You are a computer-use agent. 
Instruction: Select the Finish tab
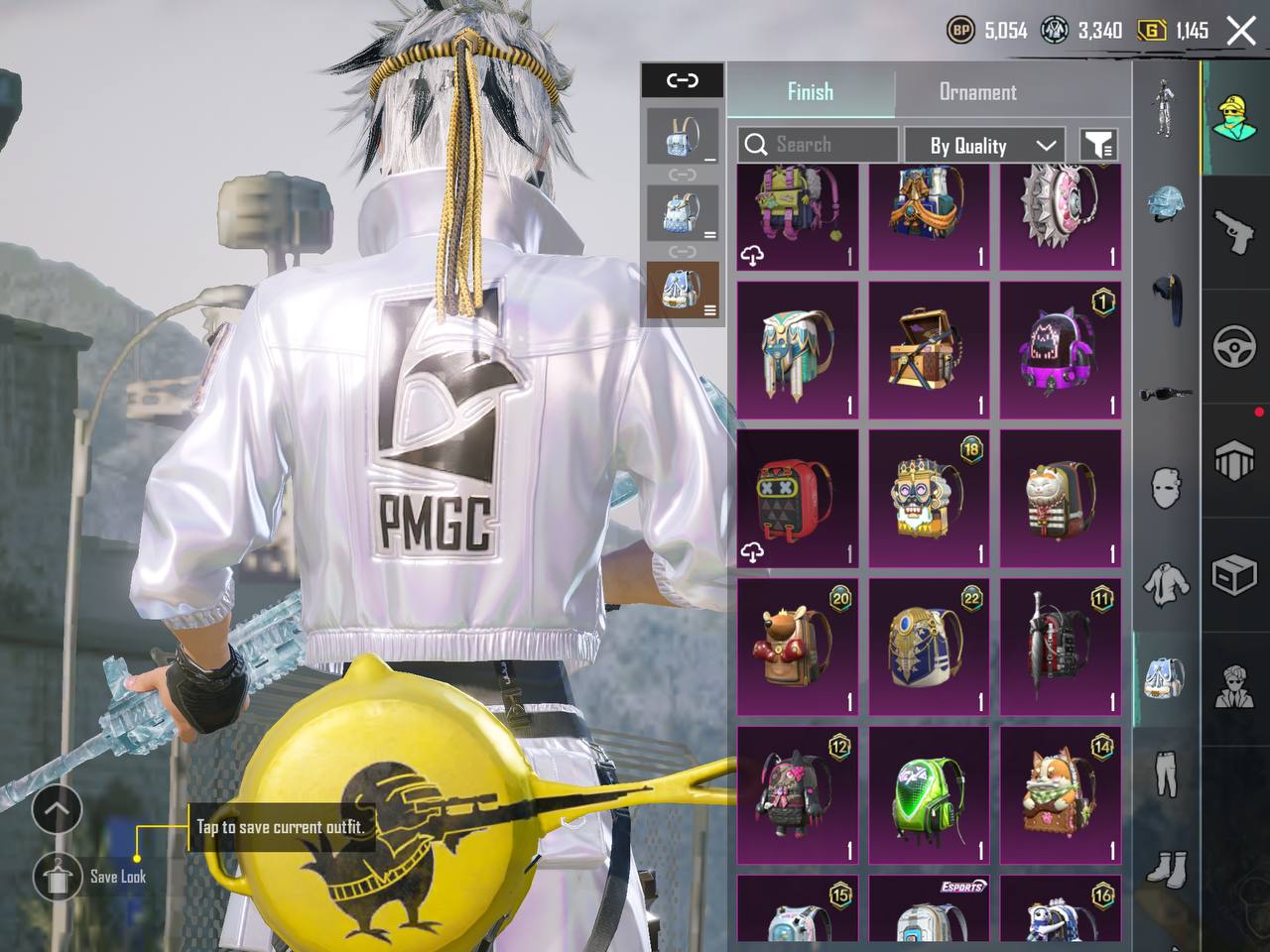(810, 92)
